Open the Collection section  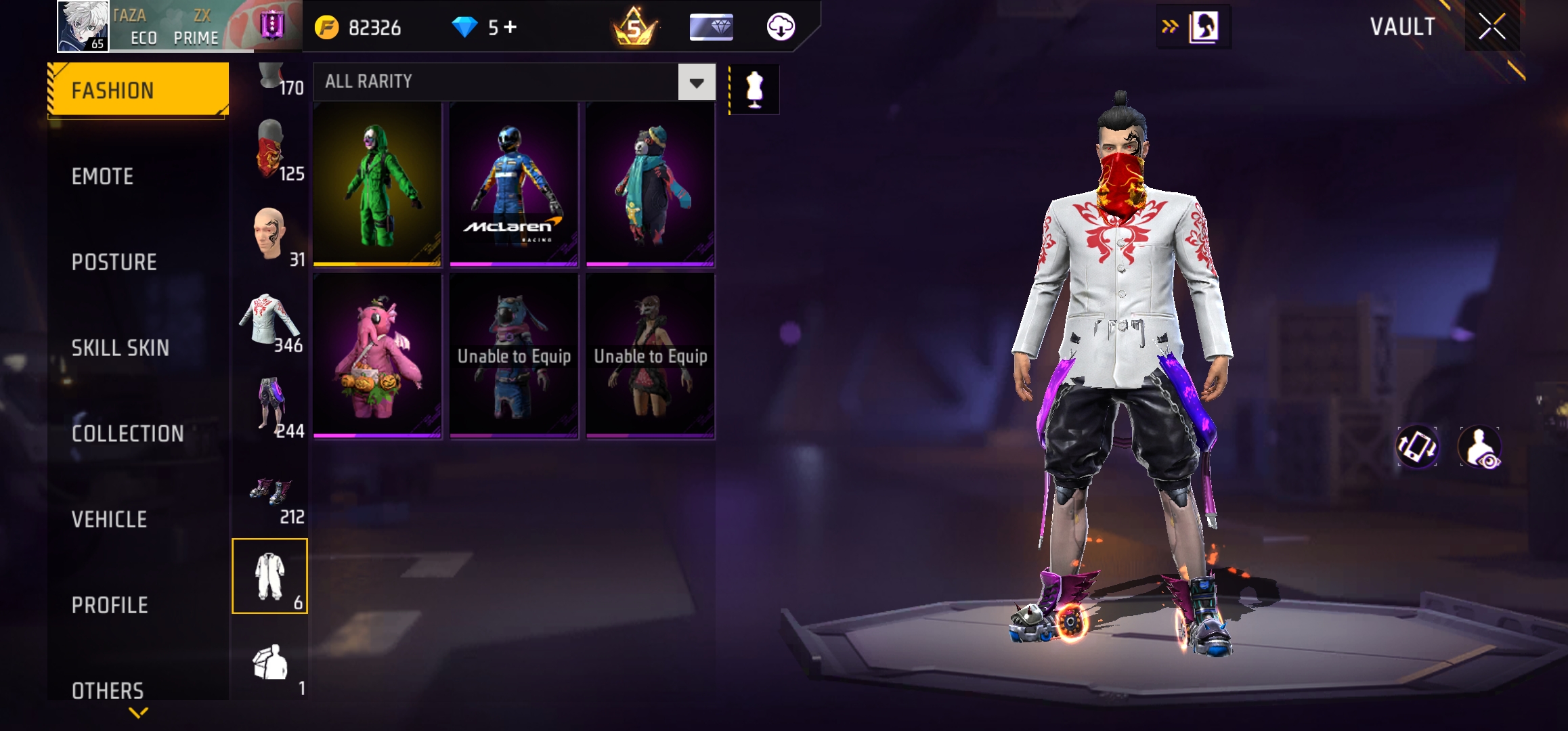pos(127,434)
